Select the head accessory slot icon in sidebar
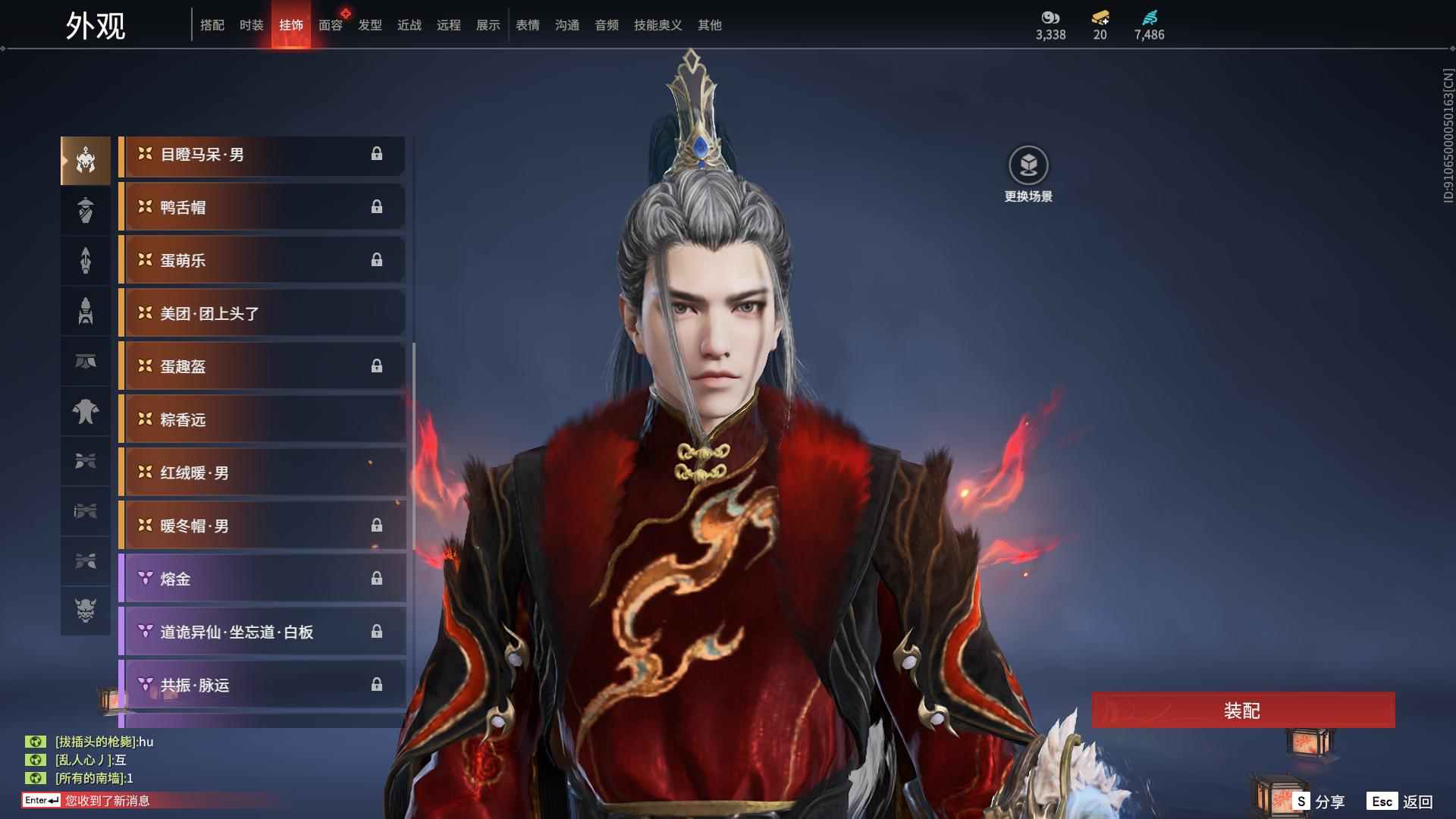Image resolution: width=1456 pixels, height=819 pixels. point(86,159)
